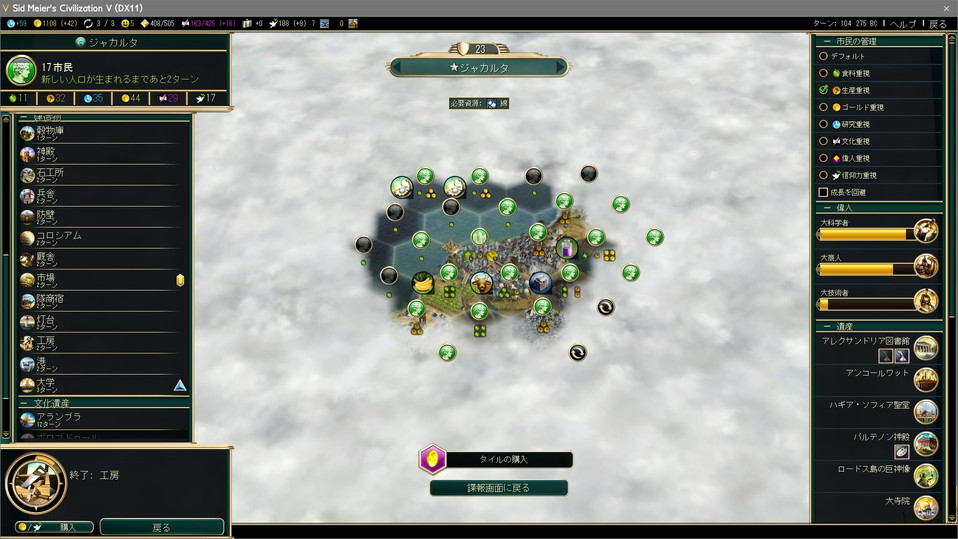Open the ヘルプ (help) menu
958x539 pixels.
(902, 23)
